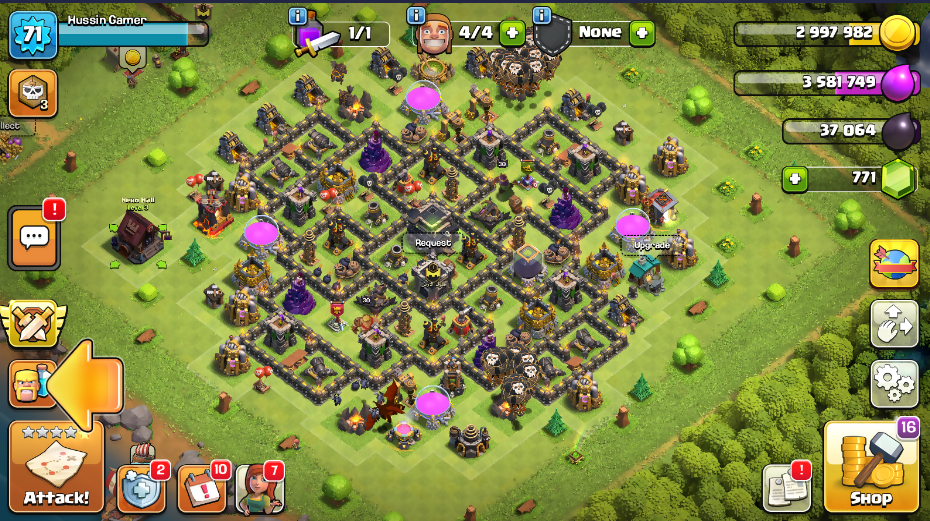Open the notes documents button
Viewport: 930px width, 521px height.
click(x=786, y=488)
